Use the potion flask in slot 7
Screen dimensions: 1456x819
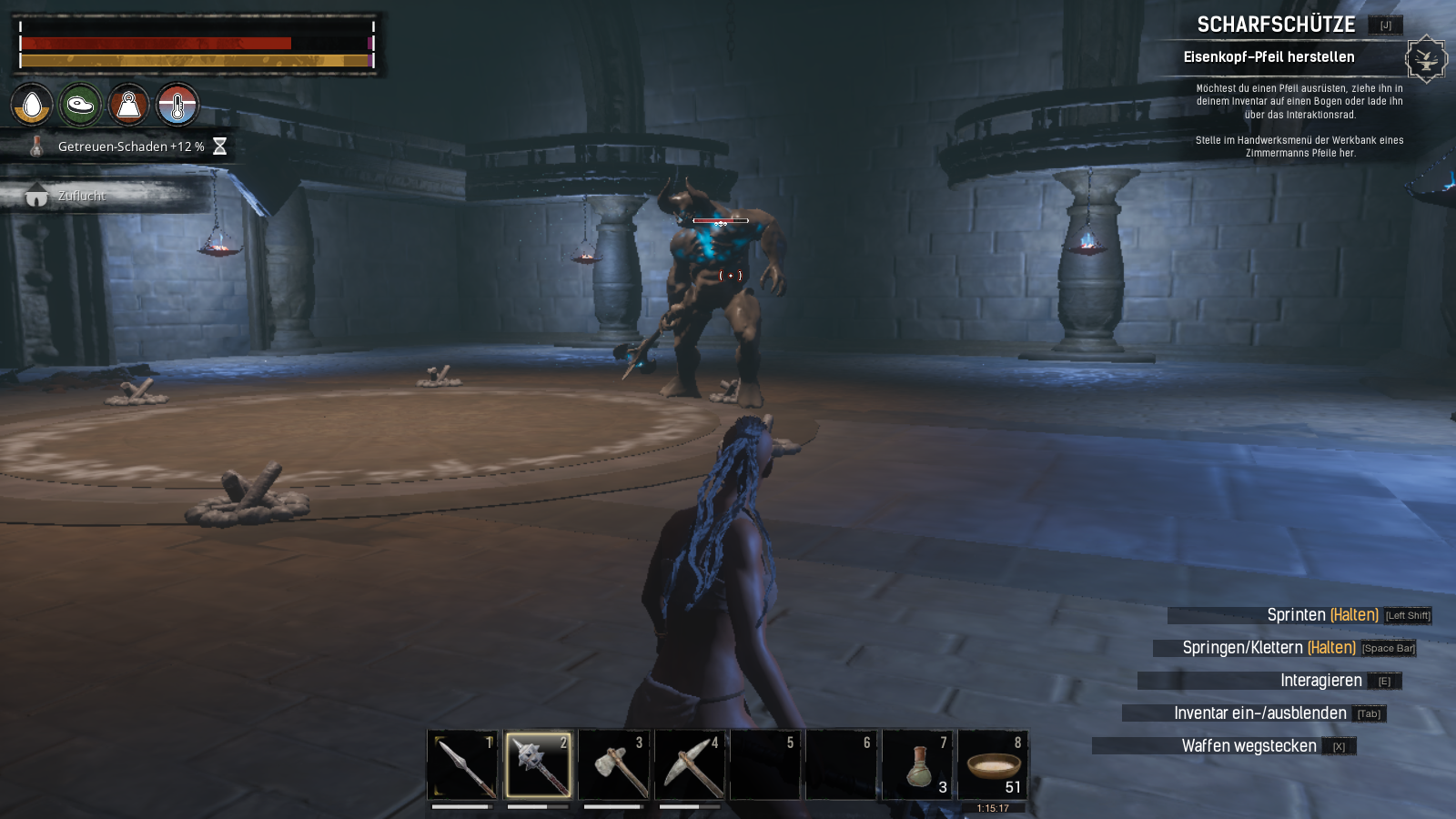coord(917,764)
